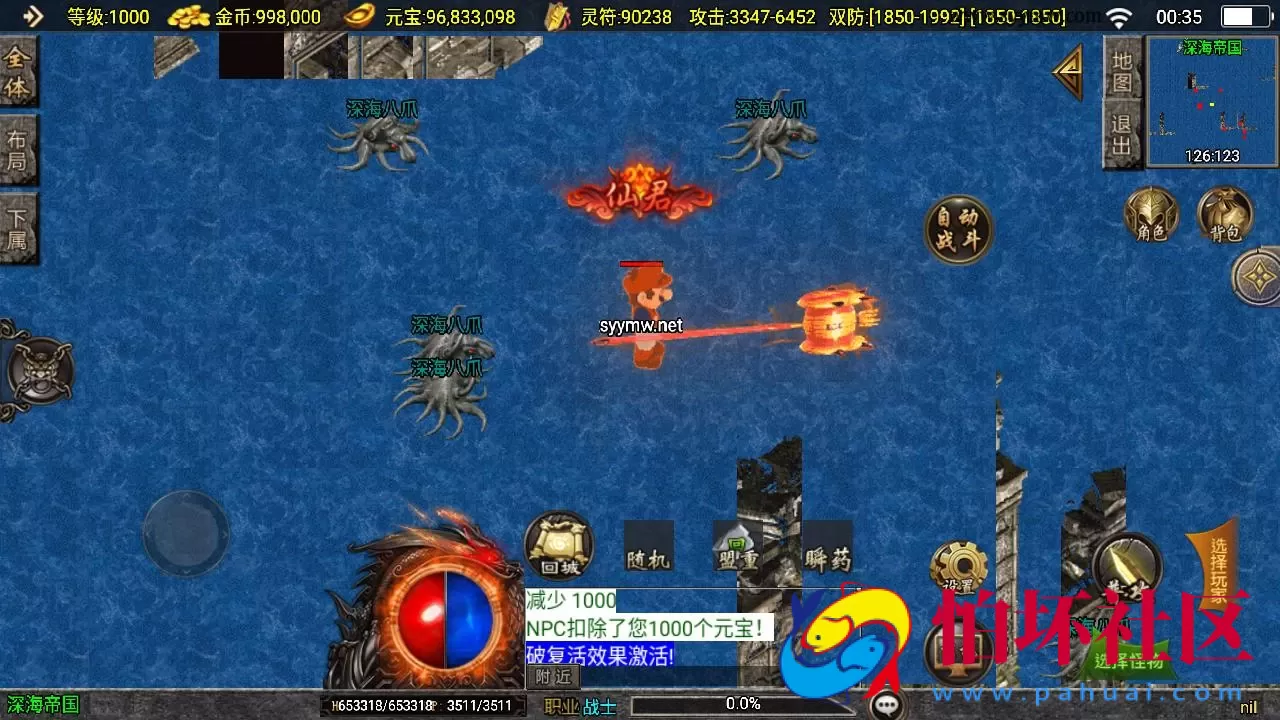1280x720 pixels.
Task: Switch to the 附近 nearby chat tab
Action: [x=551, y=676]
